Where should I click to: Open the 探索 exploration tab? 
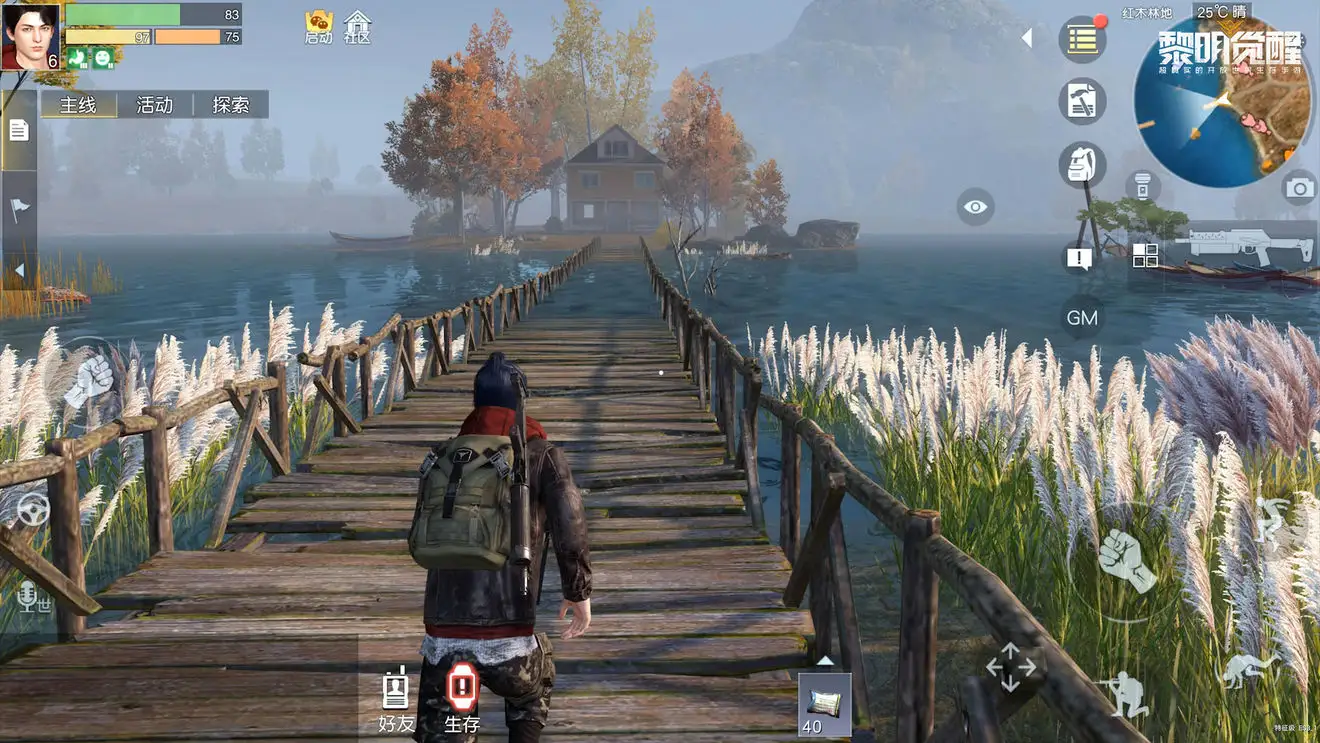tap(231, 105)
